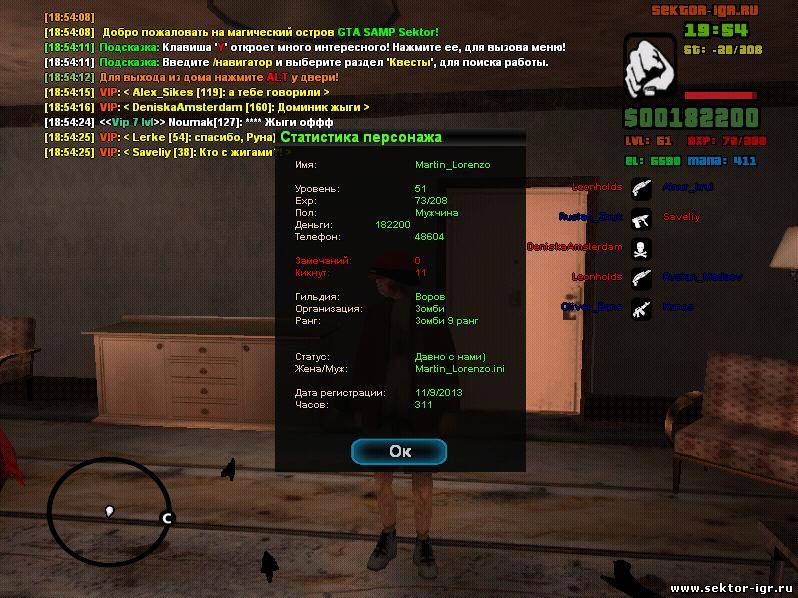Confirm the character statistics dialog with Ок
798x598 pixels.
[400, 451]
